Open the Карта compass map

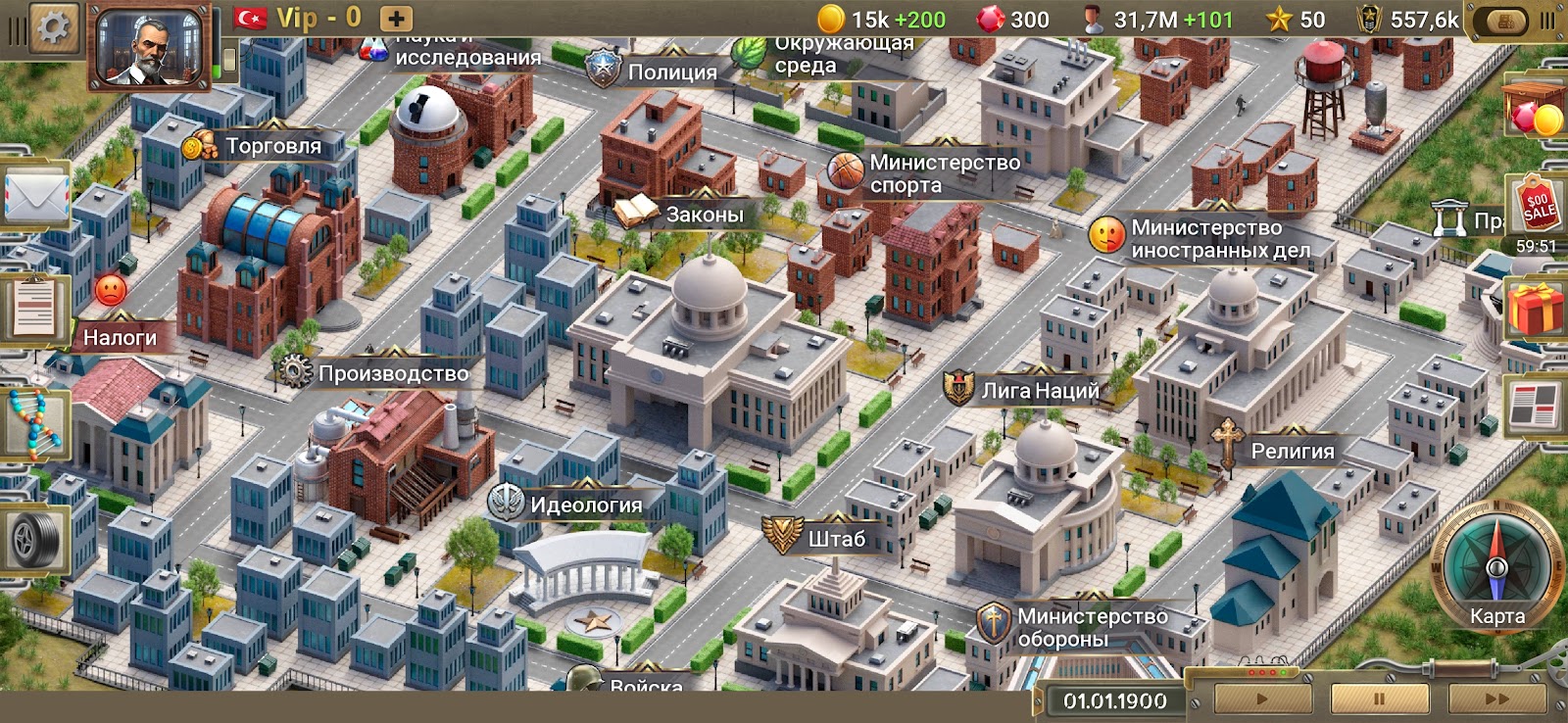click(1496, 573)
